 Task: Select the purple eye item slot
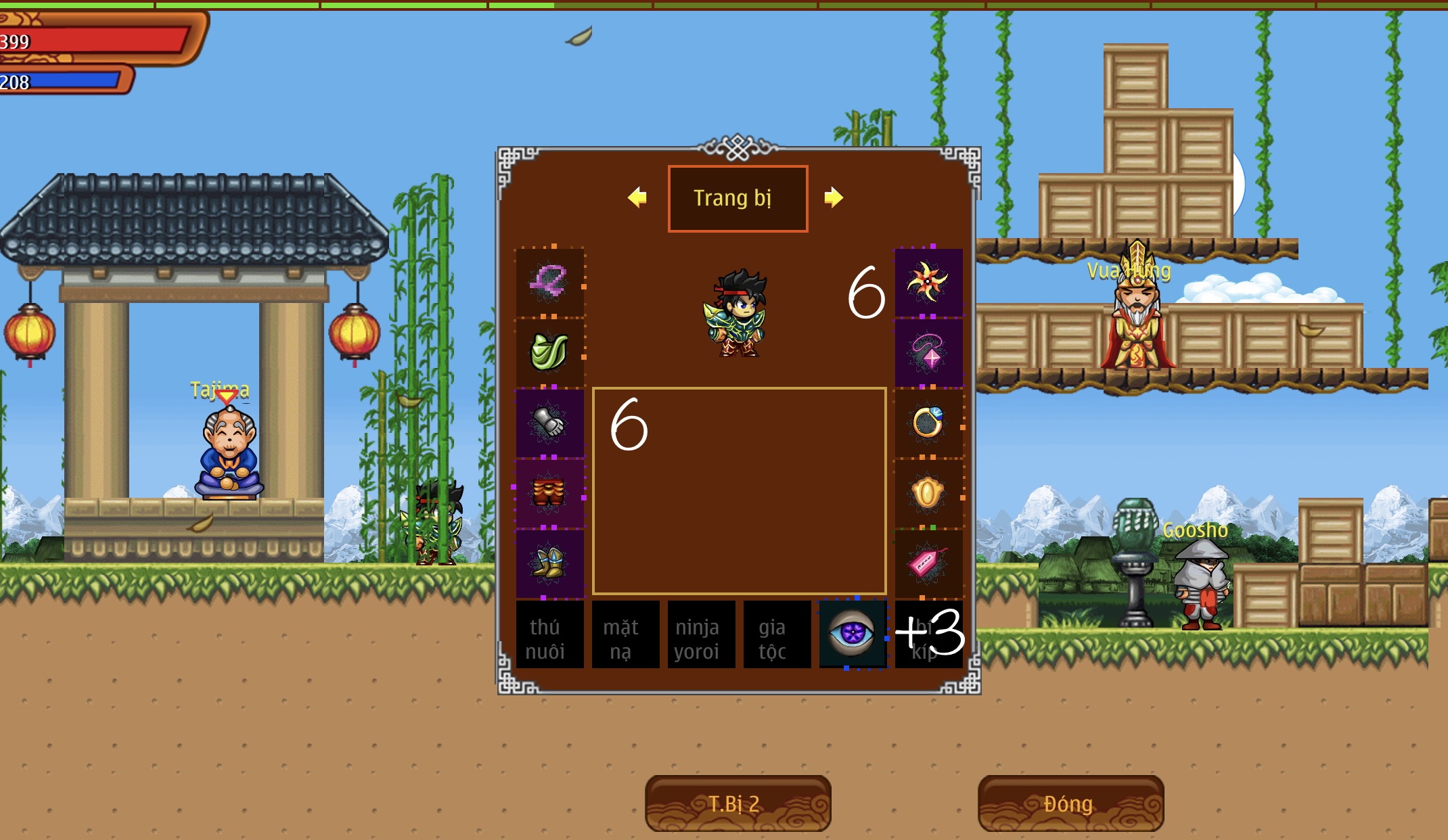(x=853, y=635)
